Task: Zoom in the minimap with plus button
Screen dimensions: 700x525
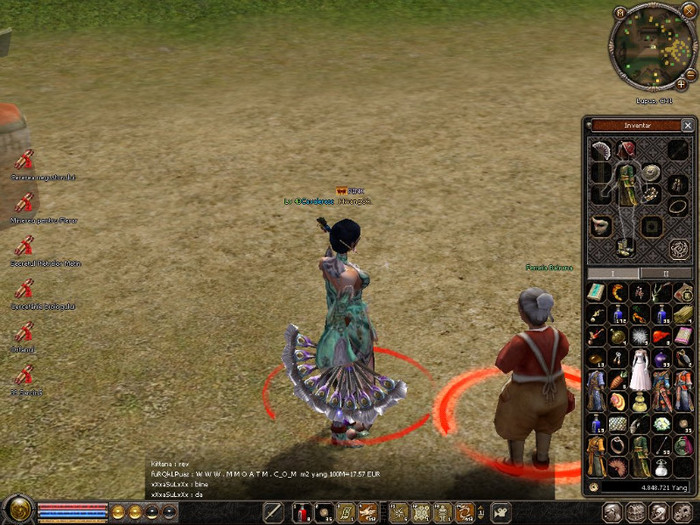Action: (x=681, y=85)
